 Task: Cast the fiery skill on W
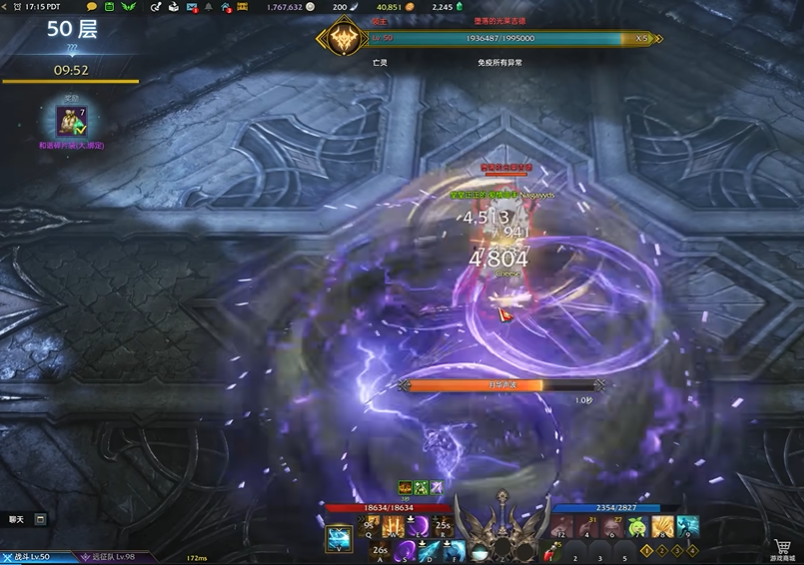point(394,526)
